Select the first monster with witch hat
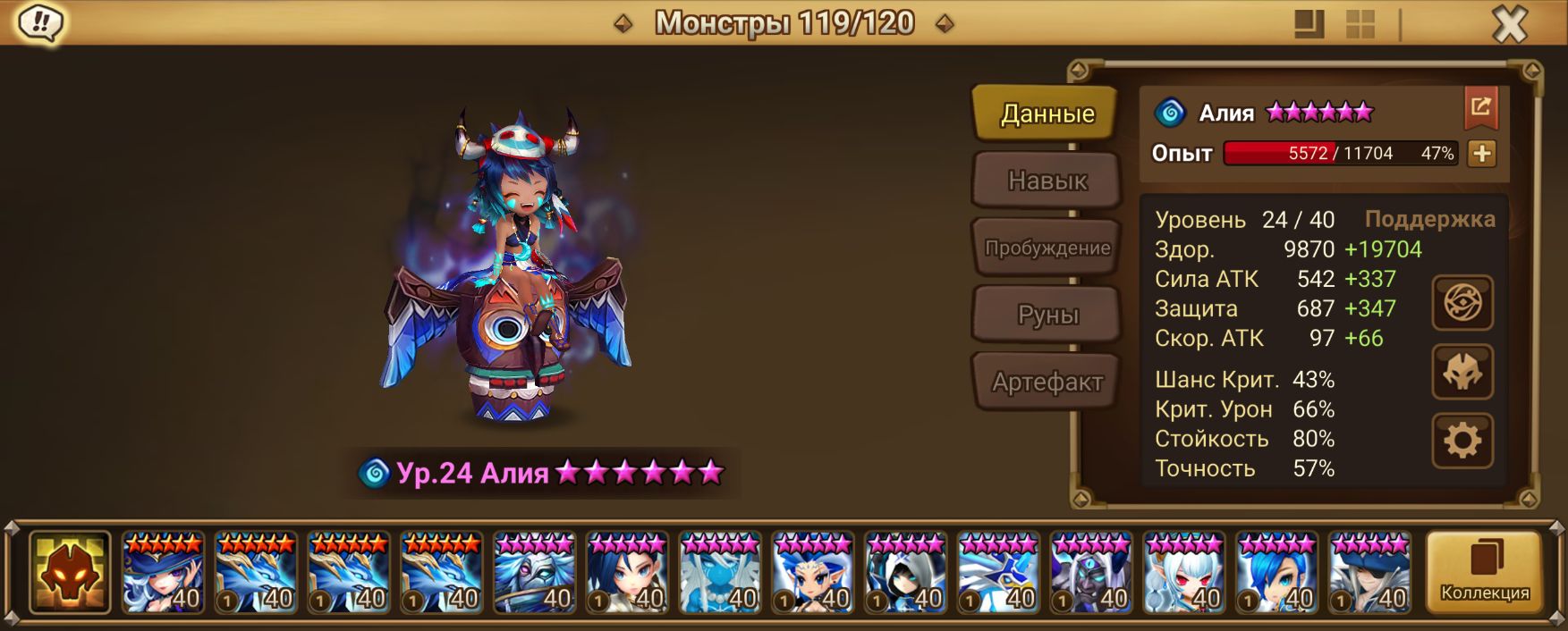The width and height of the screenshot is (1568, 631). point(163,573)
